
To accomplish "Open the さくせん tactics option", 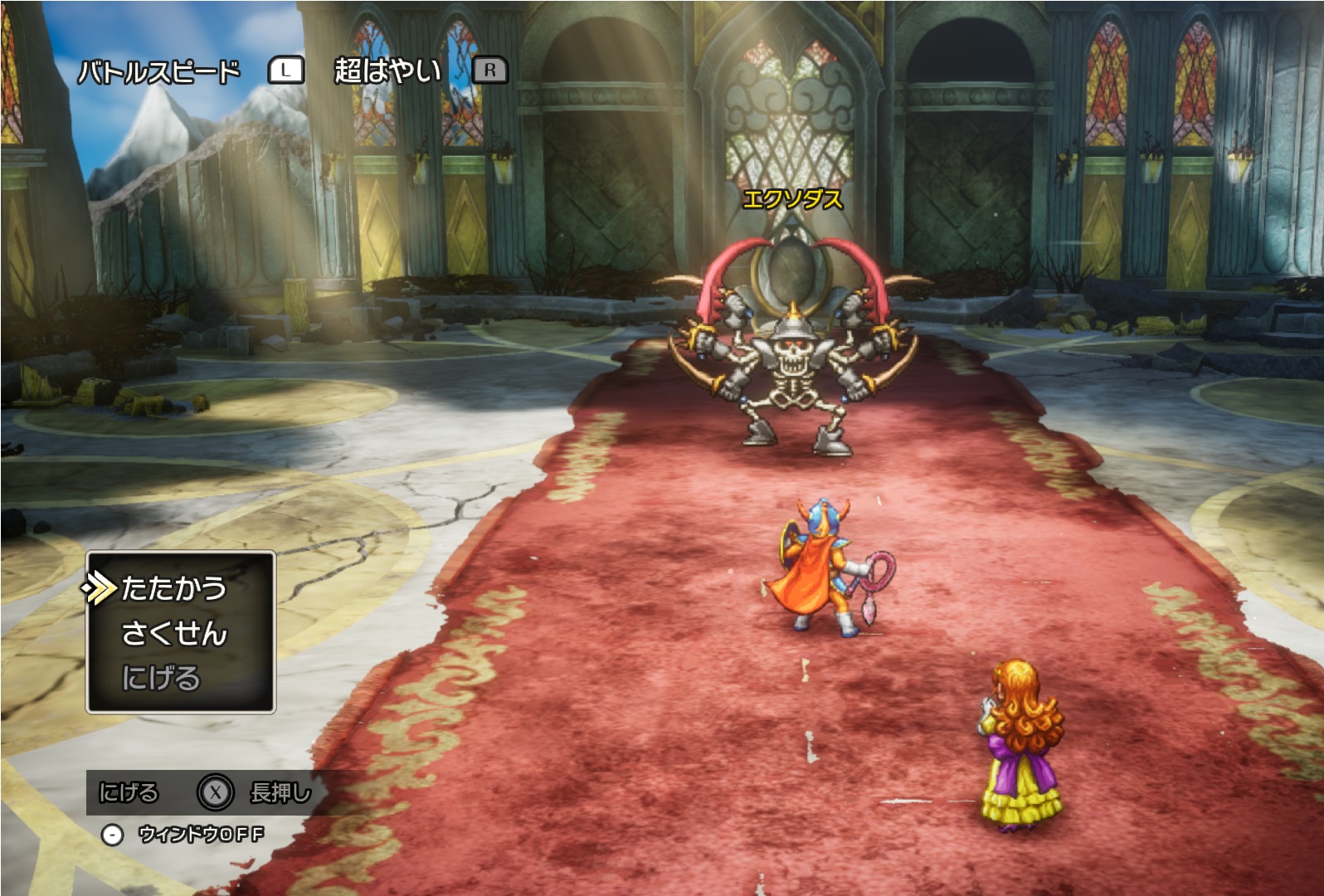I will pos(173,634).
